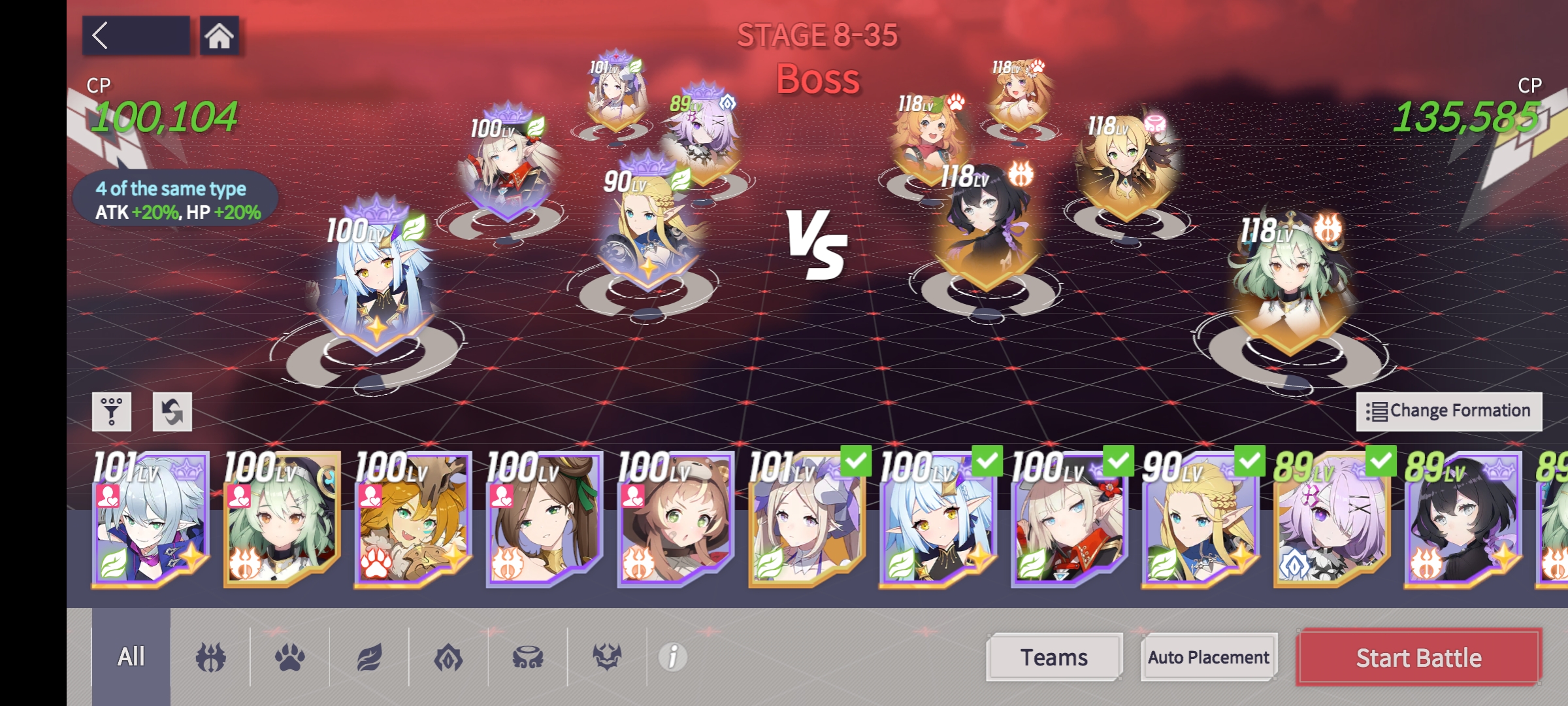The image size is (1568, 706).
Task: Open the Teams menu
Action: click(1054, 657)
